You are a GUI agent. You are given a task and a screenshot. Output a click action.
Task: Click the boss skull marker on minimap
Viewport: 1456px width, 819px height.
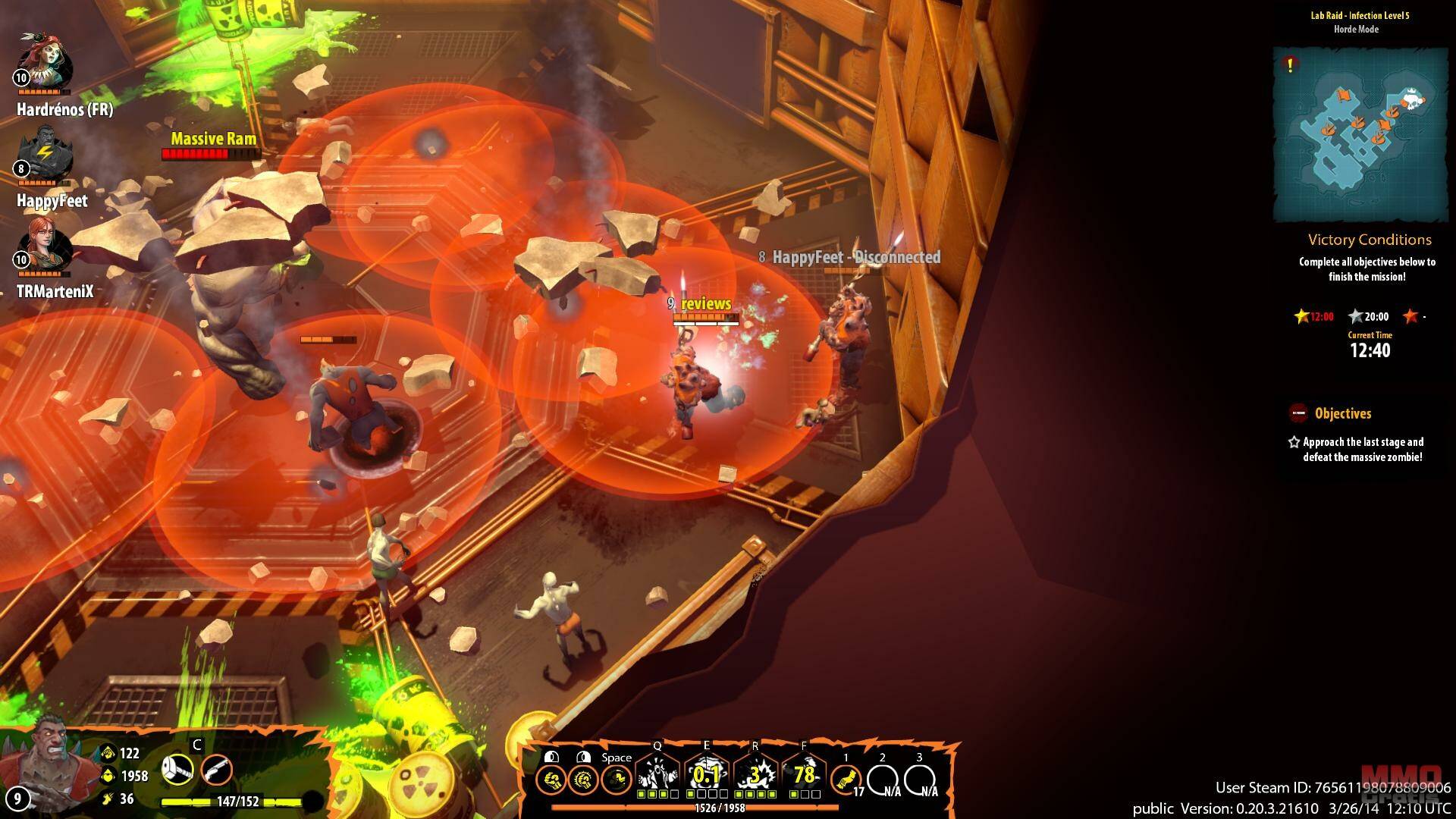tap(1411, 98)
